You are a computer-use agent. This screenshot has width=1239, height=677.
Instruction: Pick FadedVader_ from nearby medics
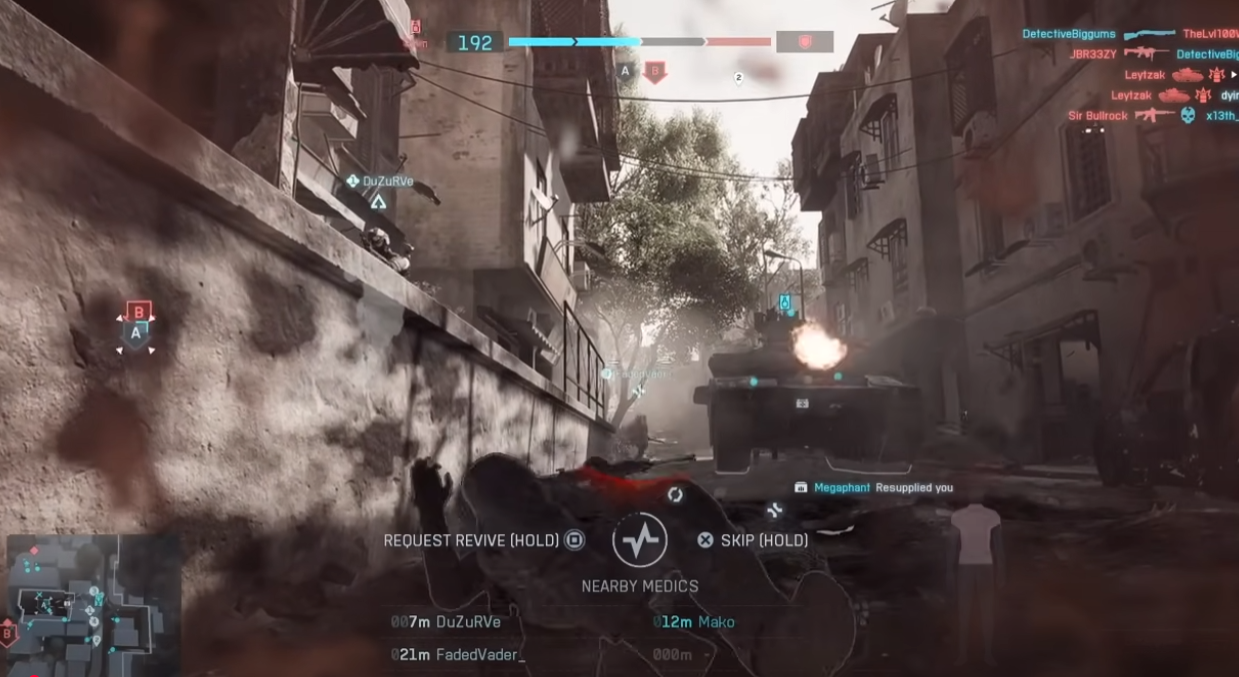click(459, 654)
